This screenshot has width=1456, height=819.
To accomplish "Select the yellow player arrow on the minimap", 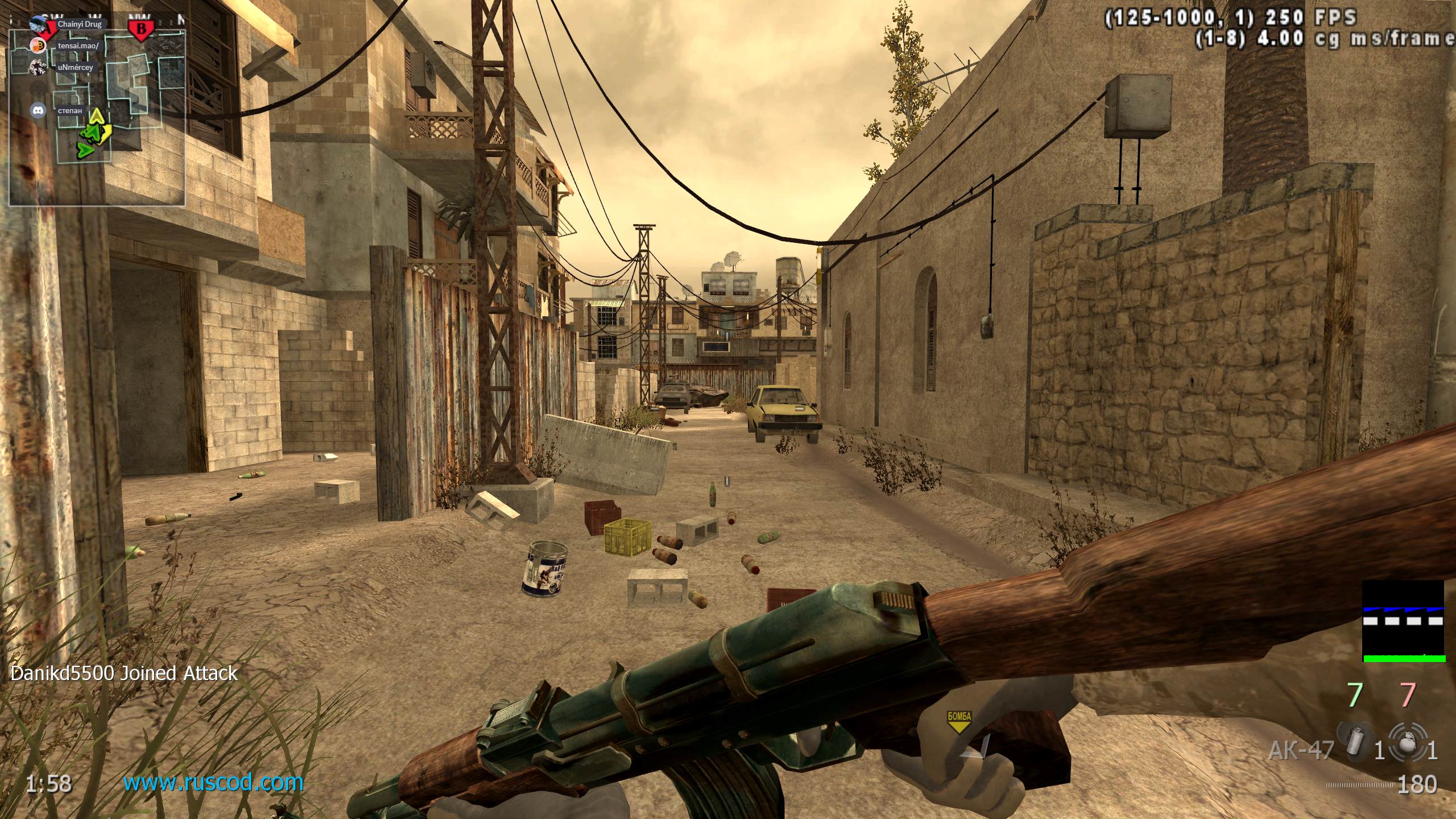I will tap(97, 118).
